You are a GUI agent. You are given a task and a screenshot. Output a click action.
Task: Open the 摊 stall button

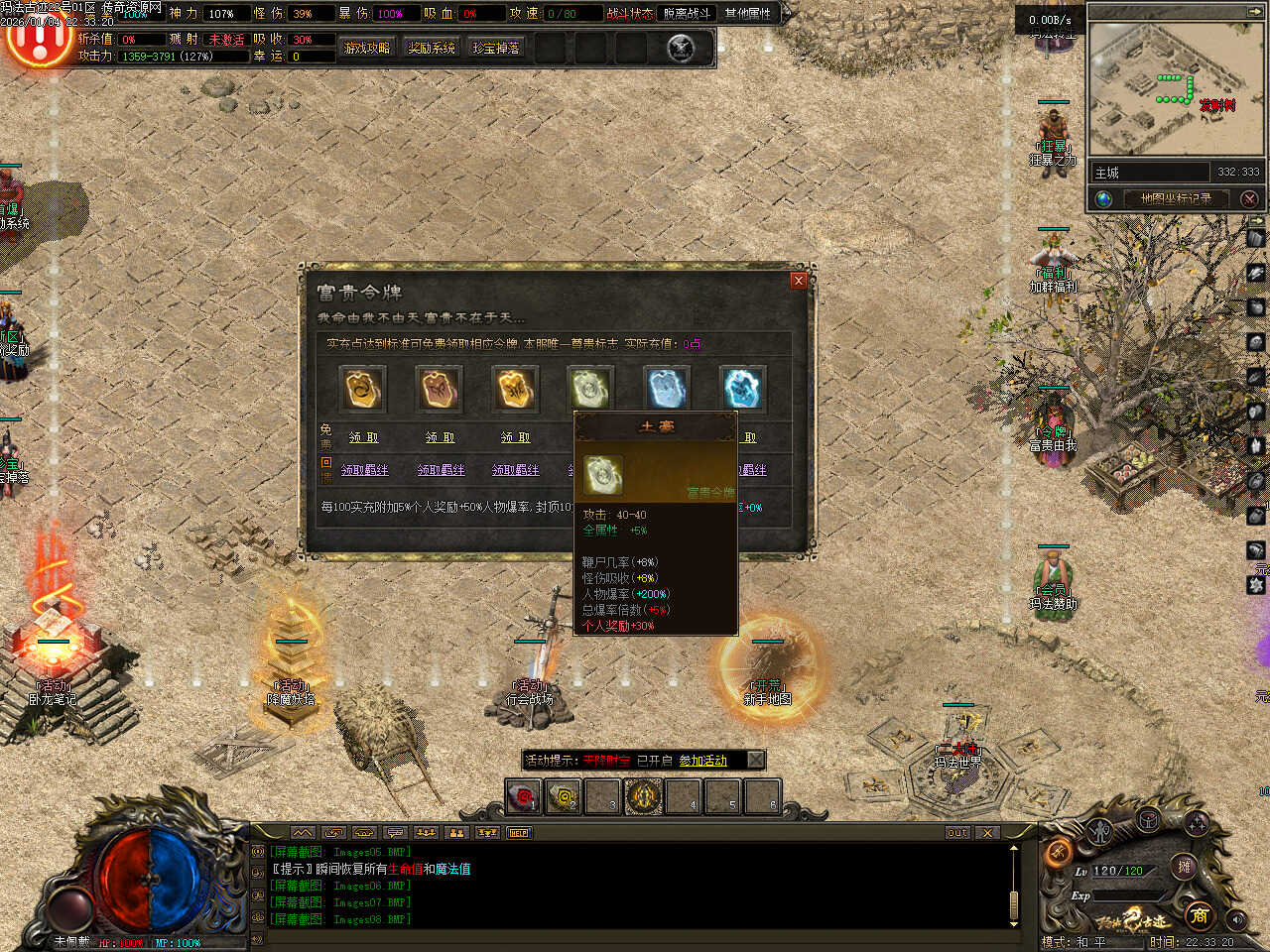click(x=1184, y=867)
